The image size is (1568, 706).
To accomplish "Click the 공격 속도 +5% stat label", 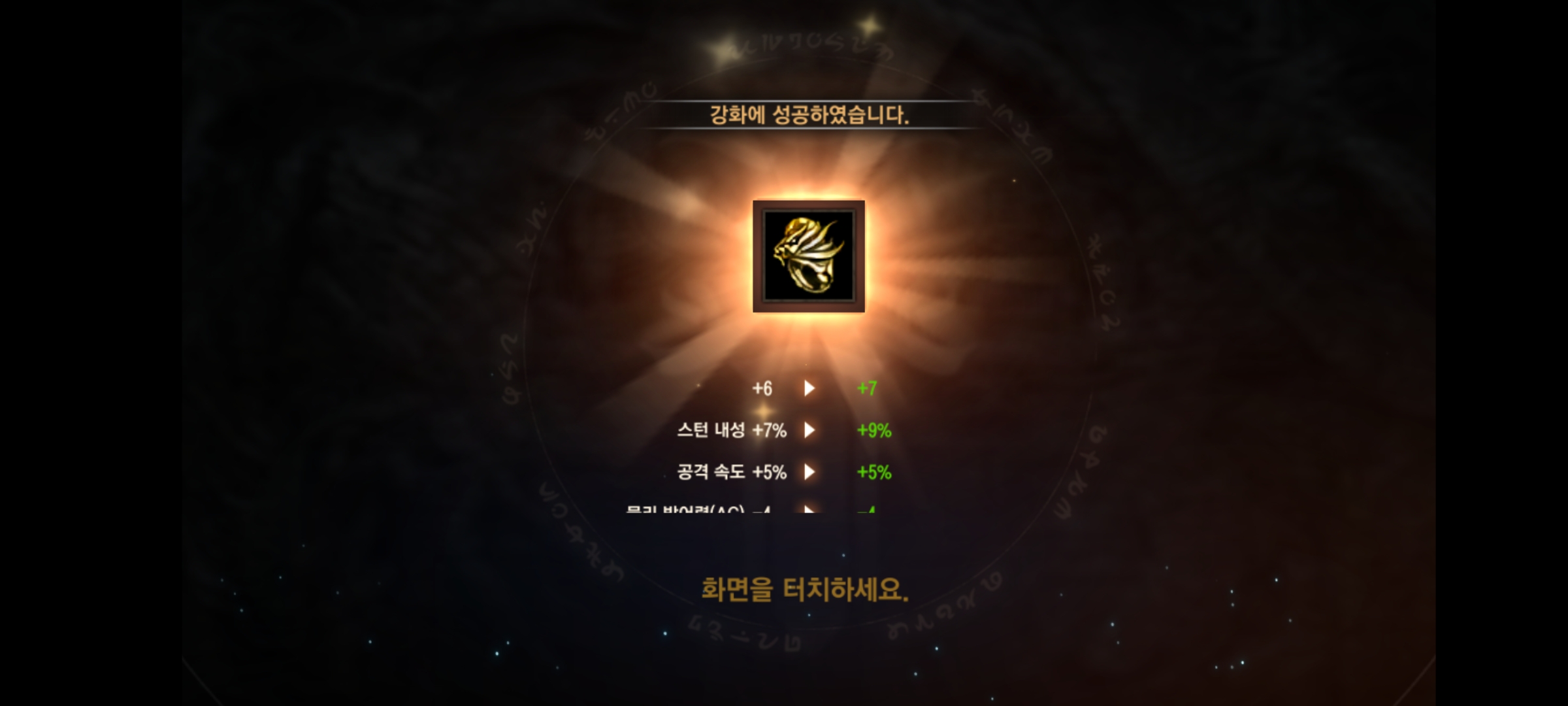I will pyautogui.click(x=732, y=472).
